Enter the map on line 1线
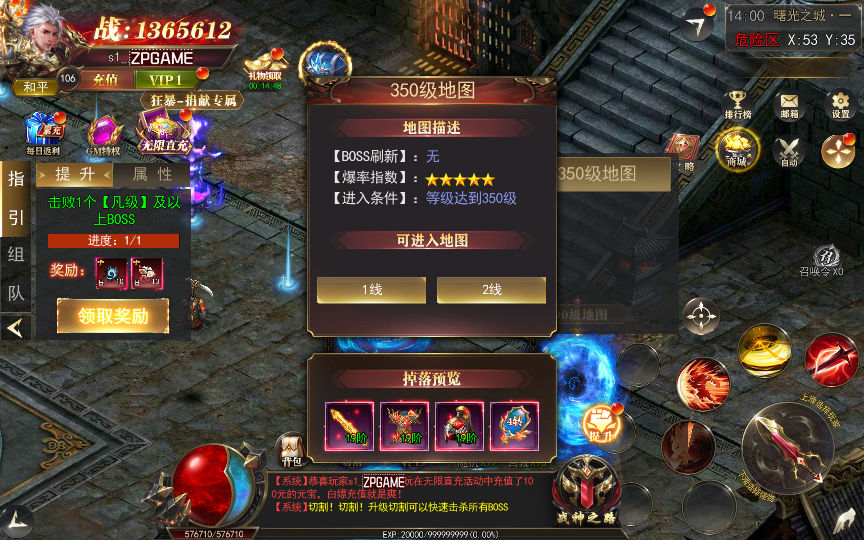 [371, 290]
